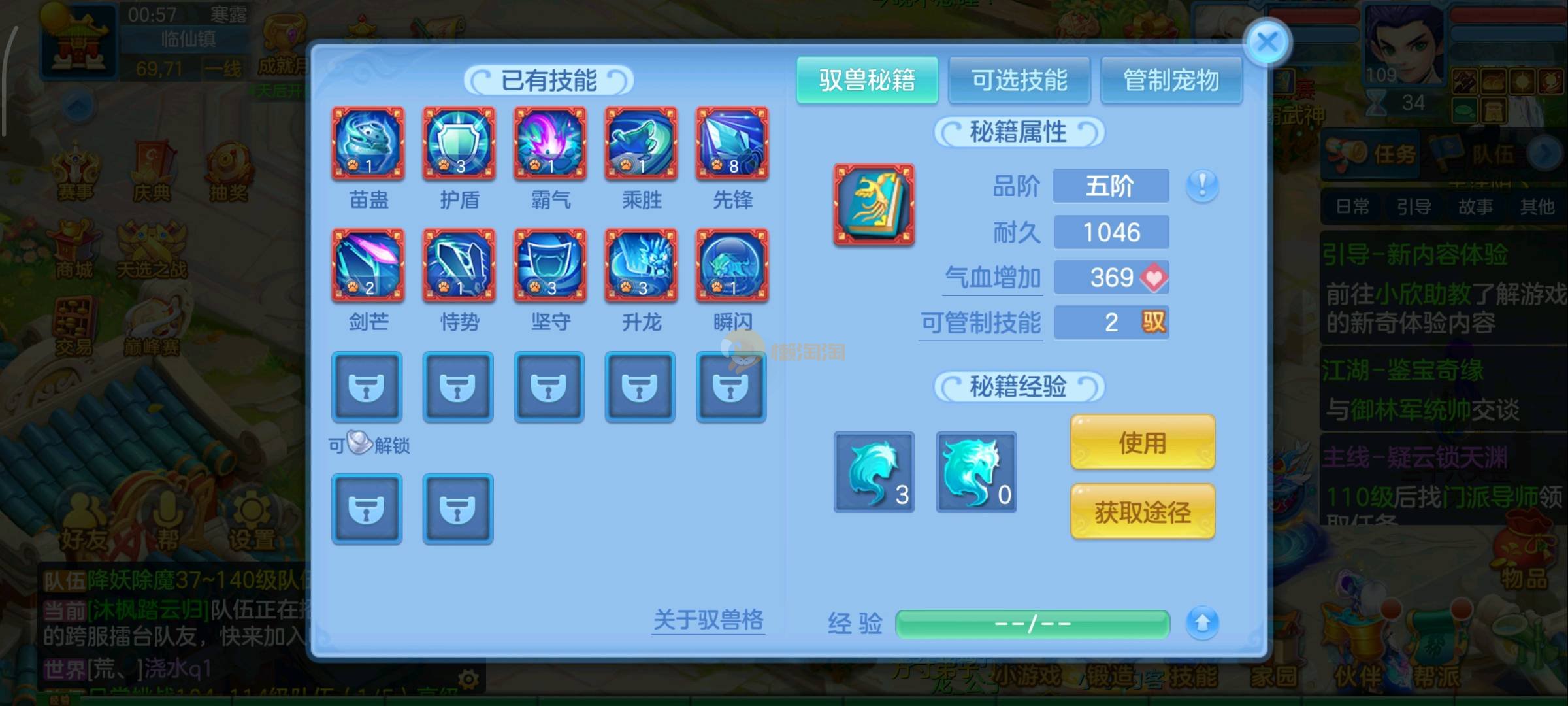
Task: Choose the 霸气 skill icon
Action: (x=550, y=144)
